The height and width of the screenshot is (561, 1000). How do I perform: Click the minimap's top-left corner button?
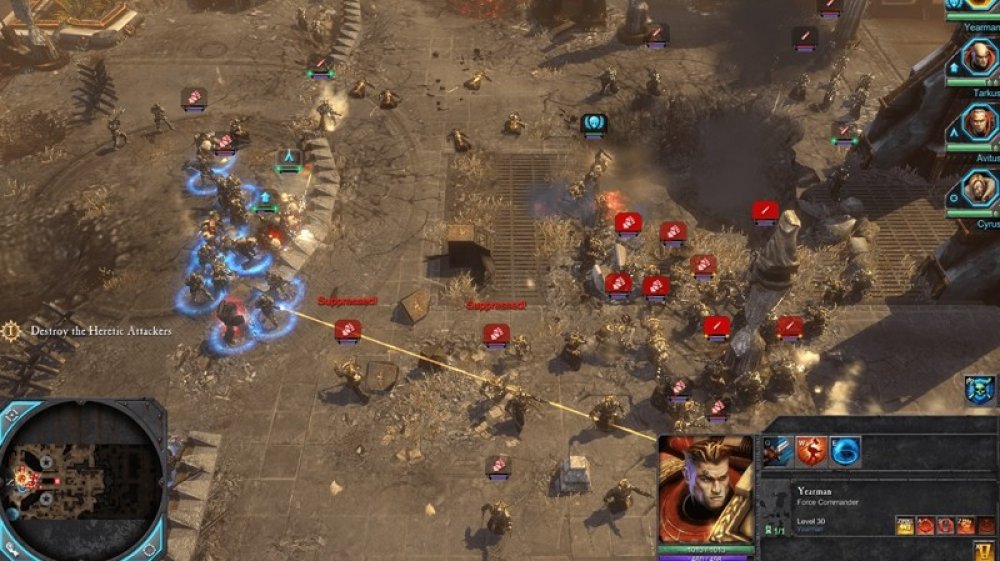tap(12, 412)
